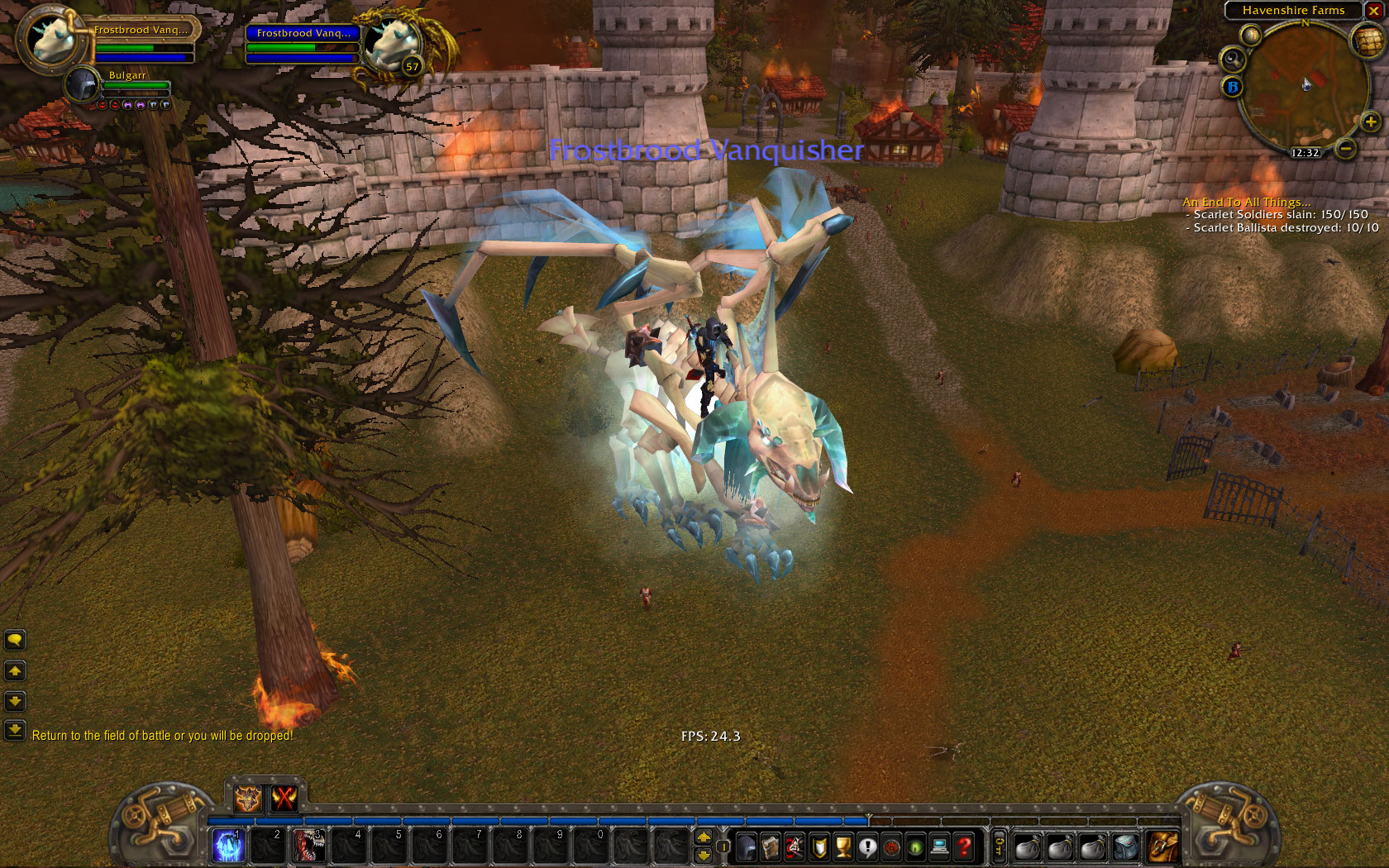Open the game menu computer icon
Image resolution: width=1389 pixels, height=868 pixels.
[x=939, y=847]
